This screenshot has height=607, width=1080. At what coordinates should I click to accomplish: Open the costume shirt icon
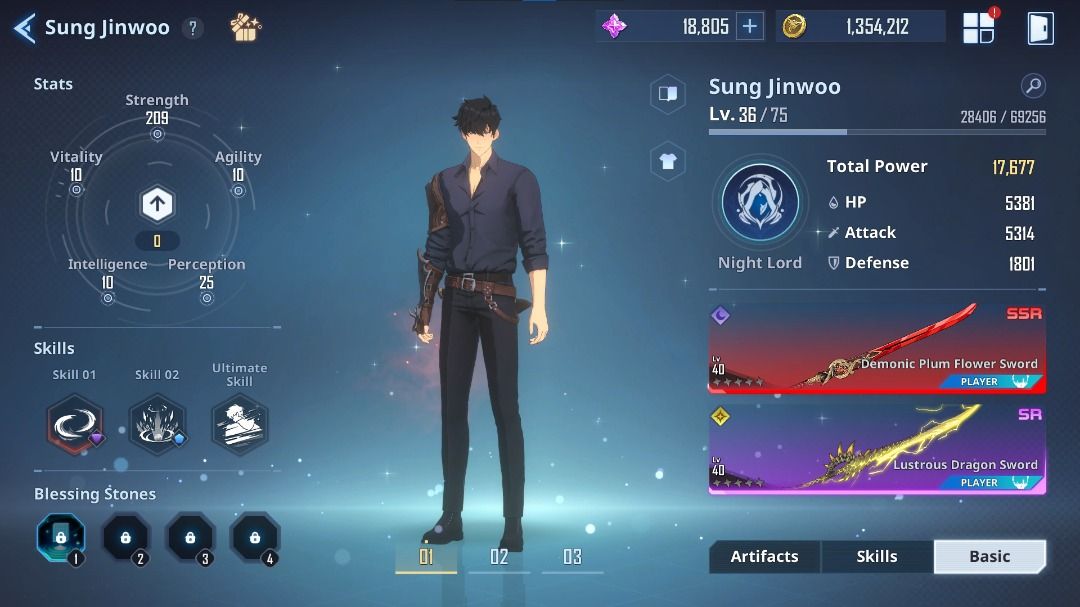667,160
